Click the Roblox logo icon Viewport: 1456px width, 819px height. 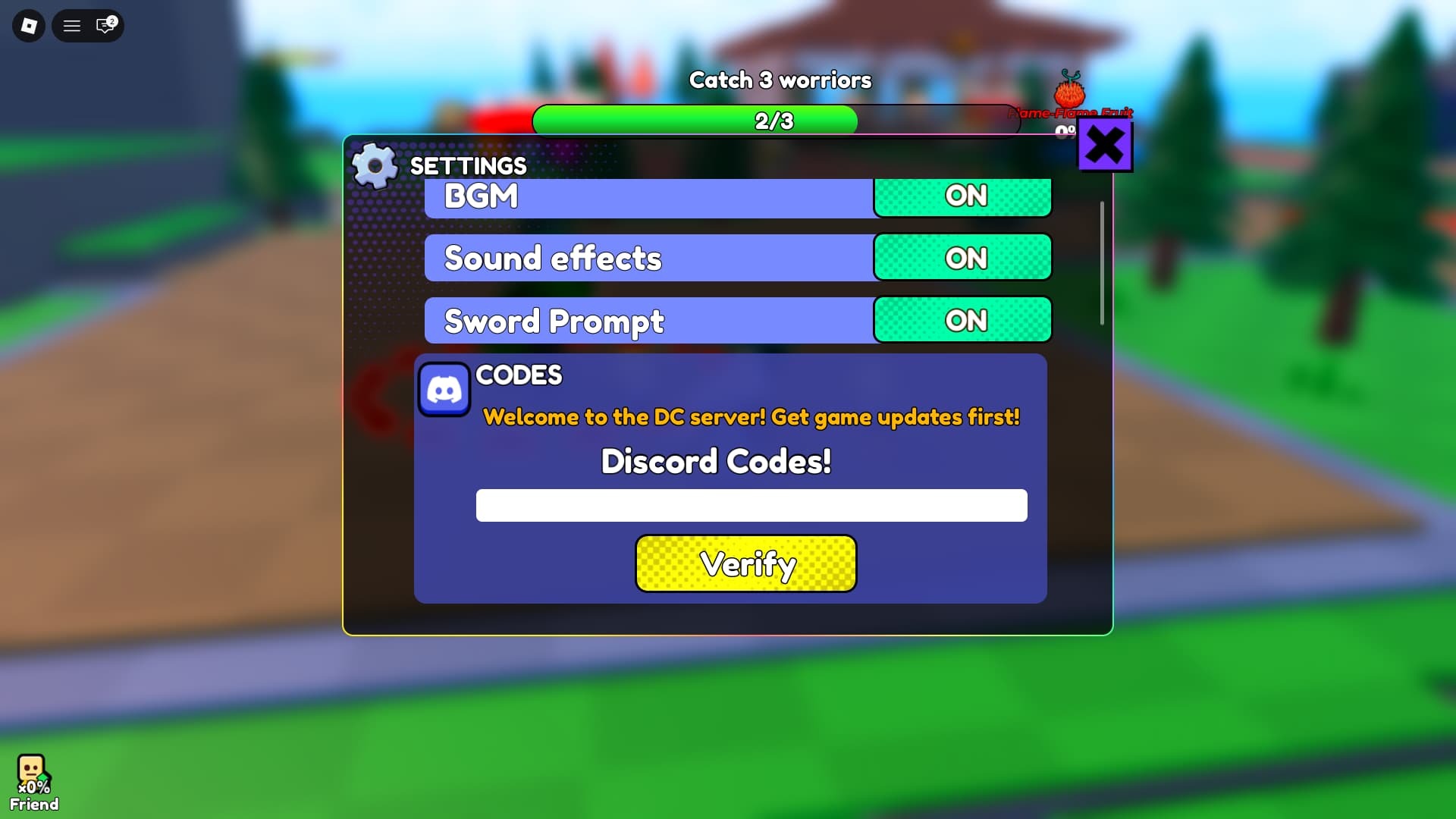coord(28,25)
